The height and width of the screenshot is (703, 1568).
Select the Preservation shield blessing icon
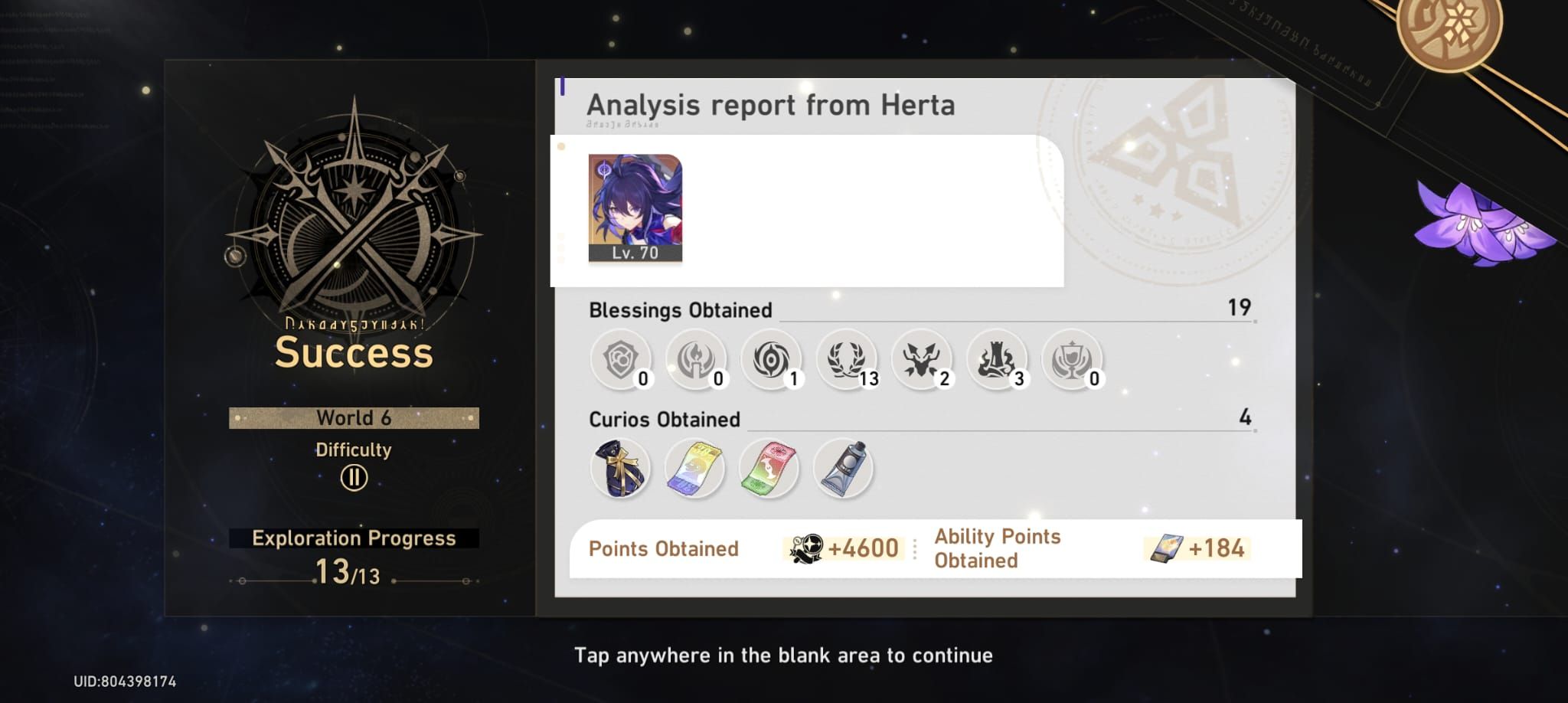click(x=620, y=360)
